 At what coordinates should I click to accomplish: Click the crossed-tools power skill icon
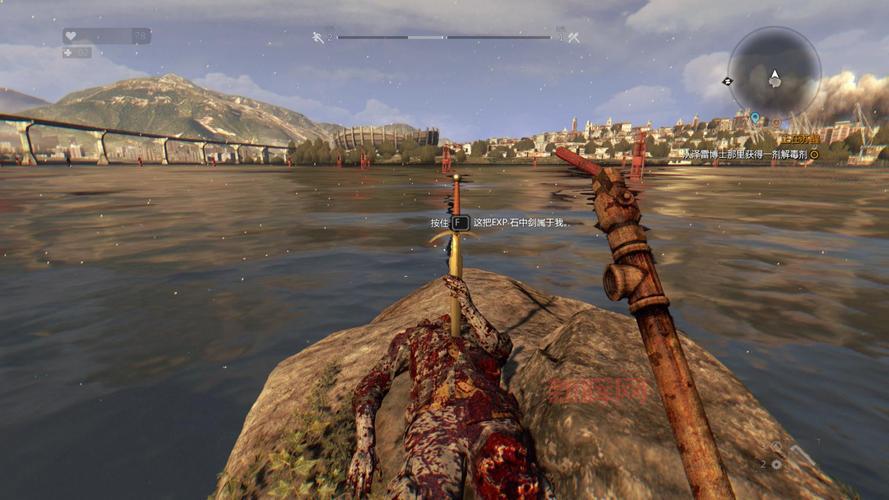(x=574, y=37)
